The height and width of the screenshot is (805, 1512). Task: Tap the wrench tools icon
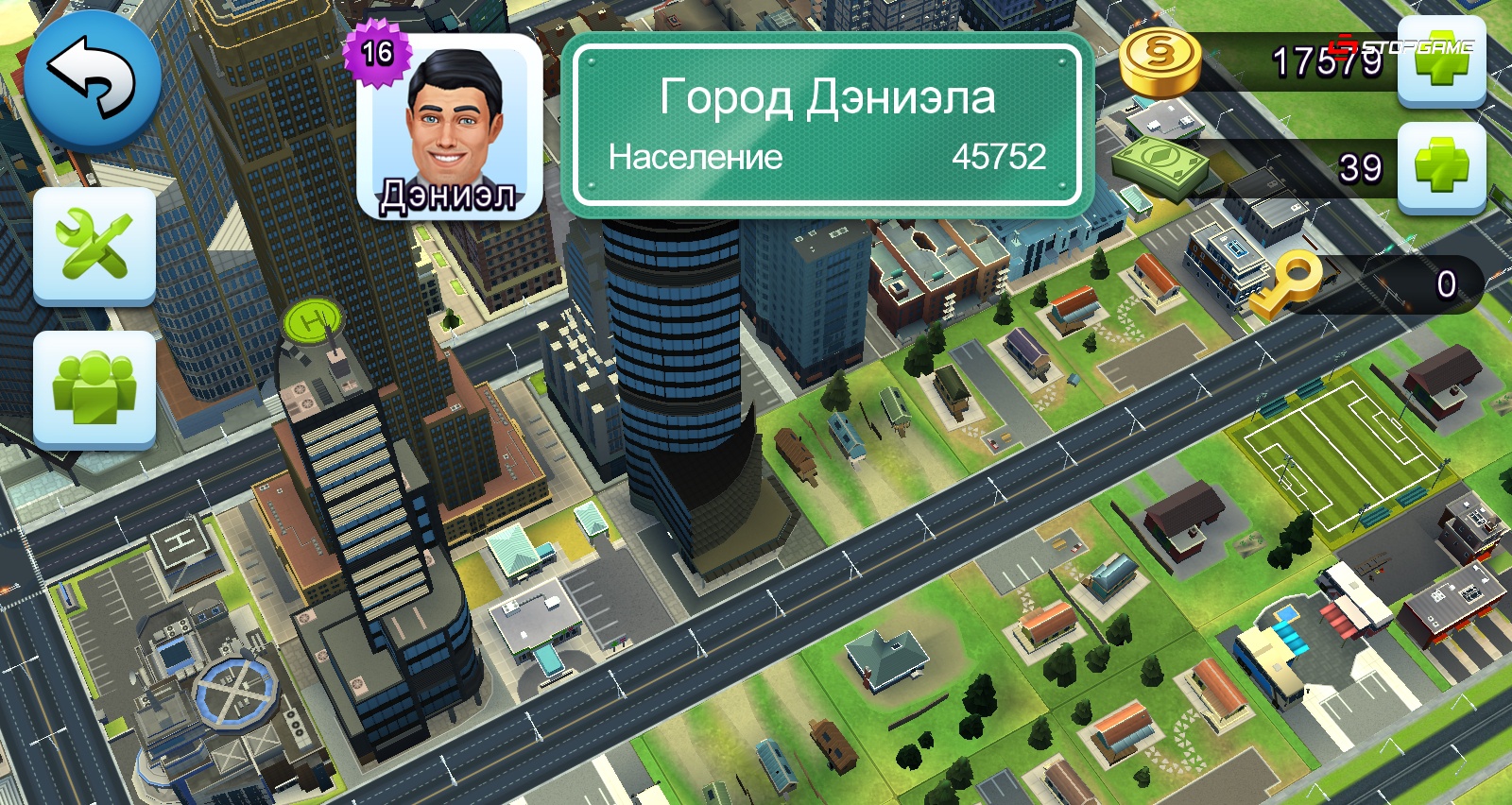coord(94,246)
